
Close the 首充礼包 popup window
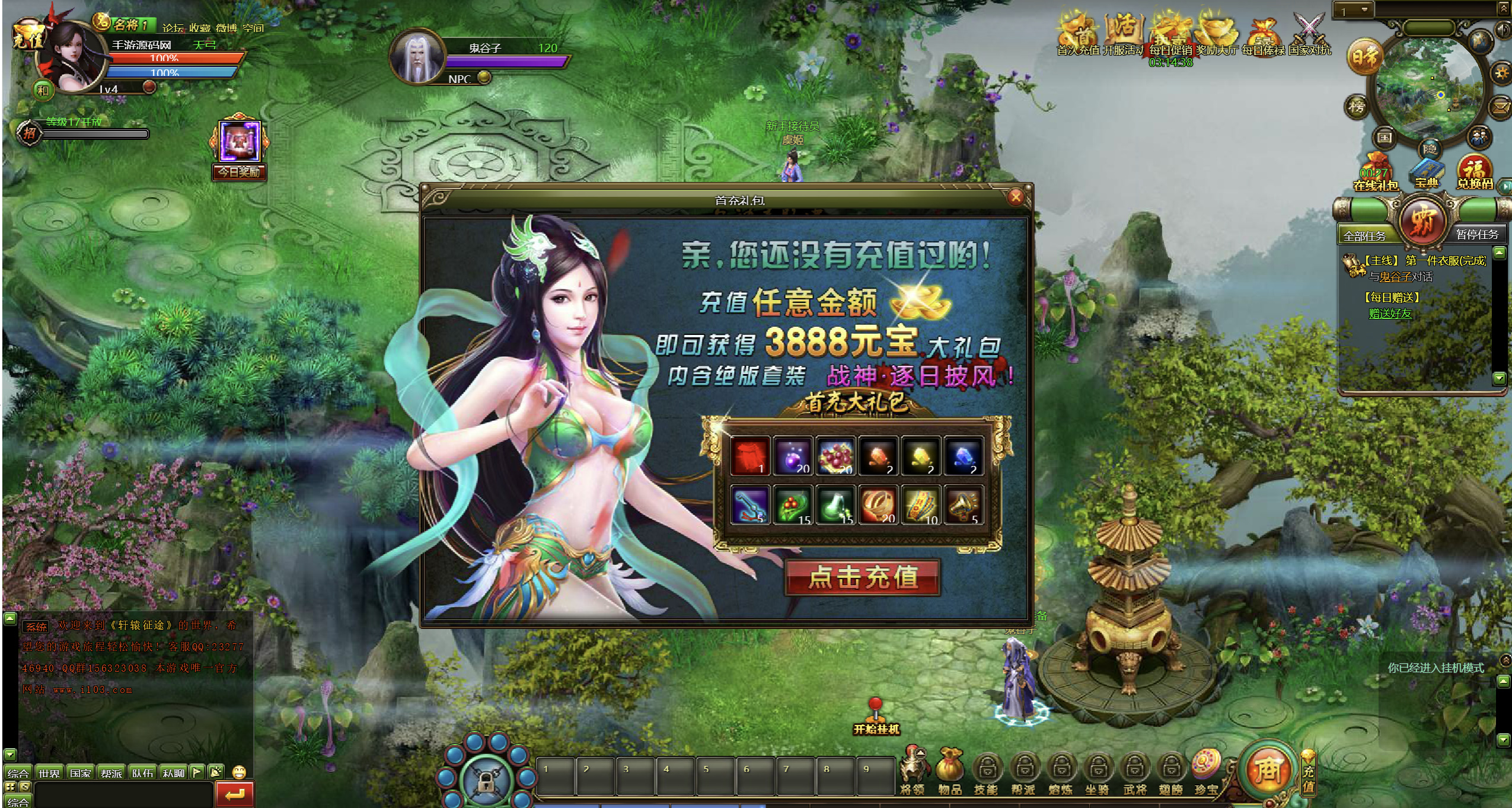tap(1016, 197)
